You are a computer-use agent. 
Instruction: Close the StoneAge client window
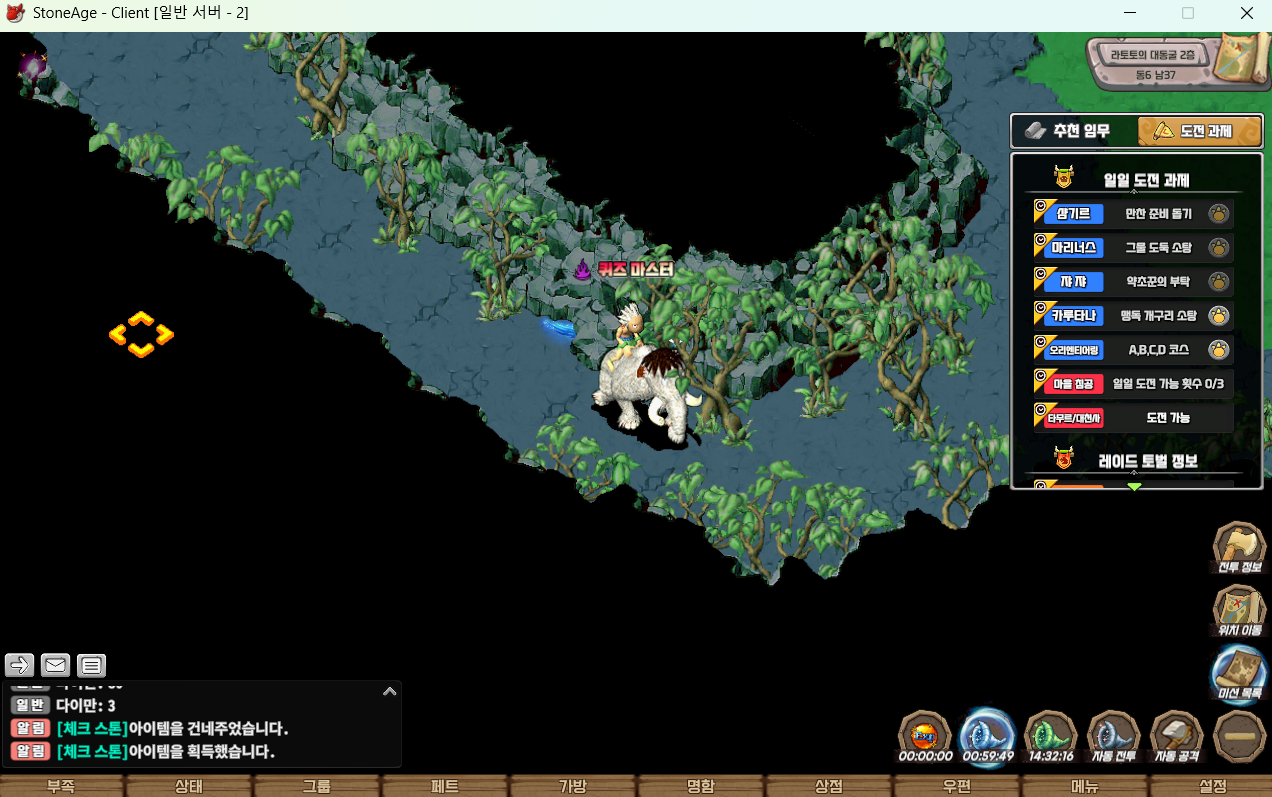tap(1247, 14)
